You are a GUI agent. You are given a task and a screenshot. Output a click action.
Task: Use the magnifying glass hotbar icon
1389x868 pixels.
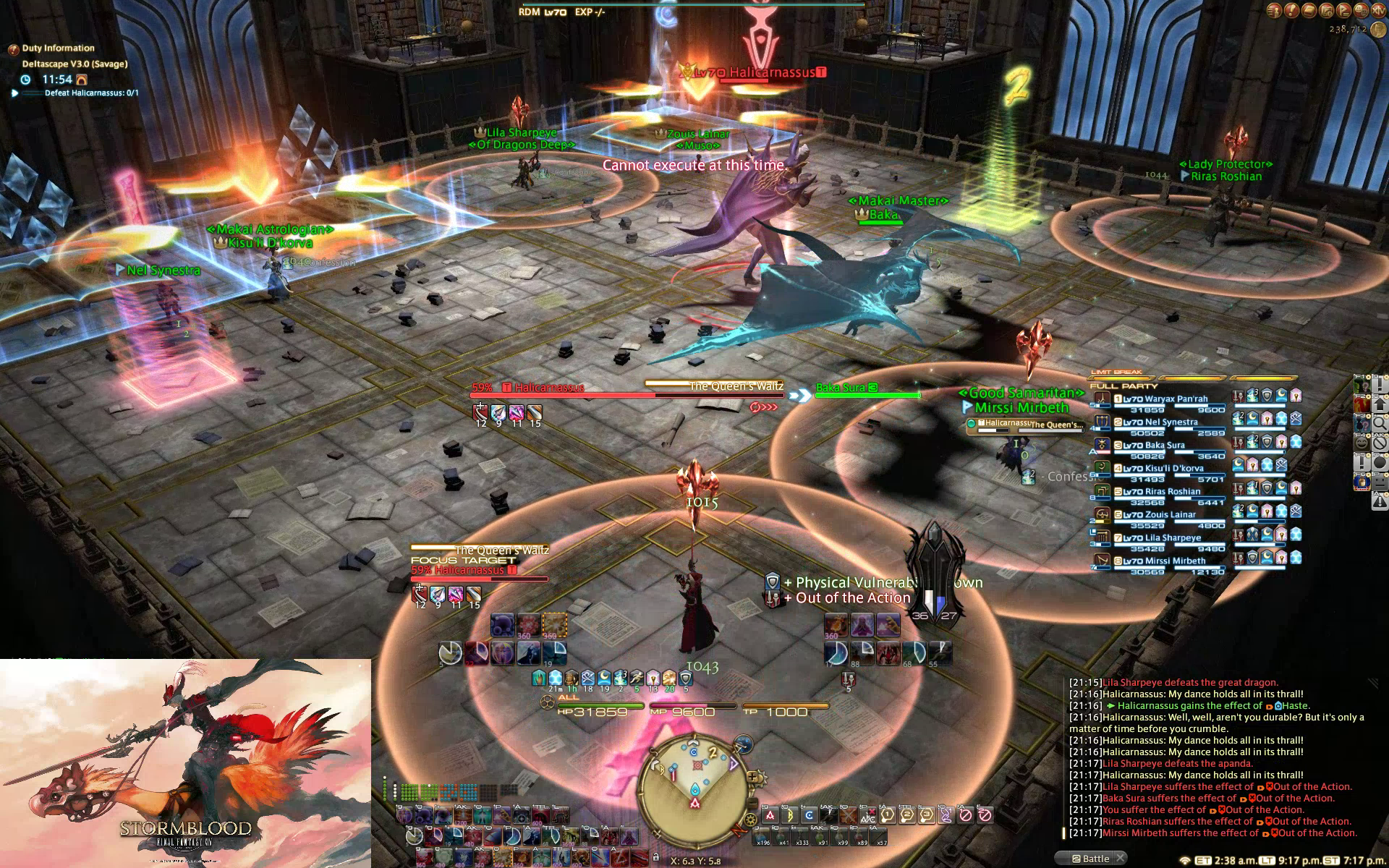(x=1380, y=423)
